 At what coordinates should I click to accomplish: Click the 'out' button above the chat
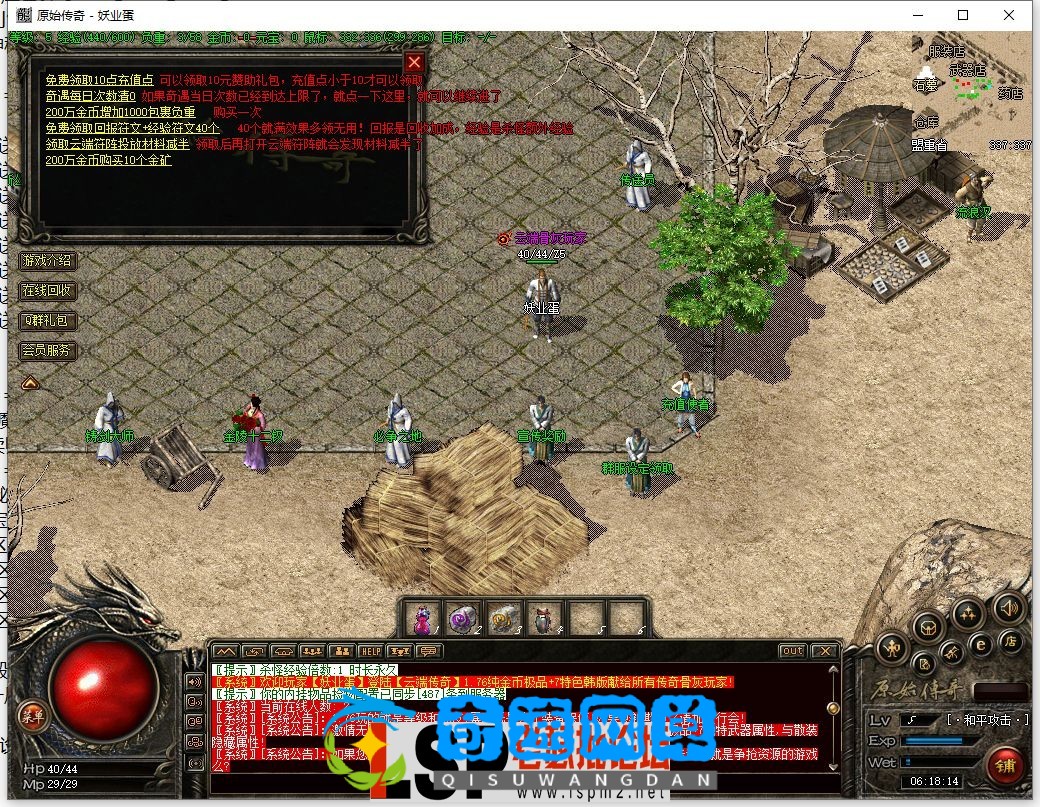point(792,651)
